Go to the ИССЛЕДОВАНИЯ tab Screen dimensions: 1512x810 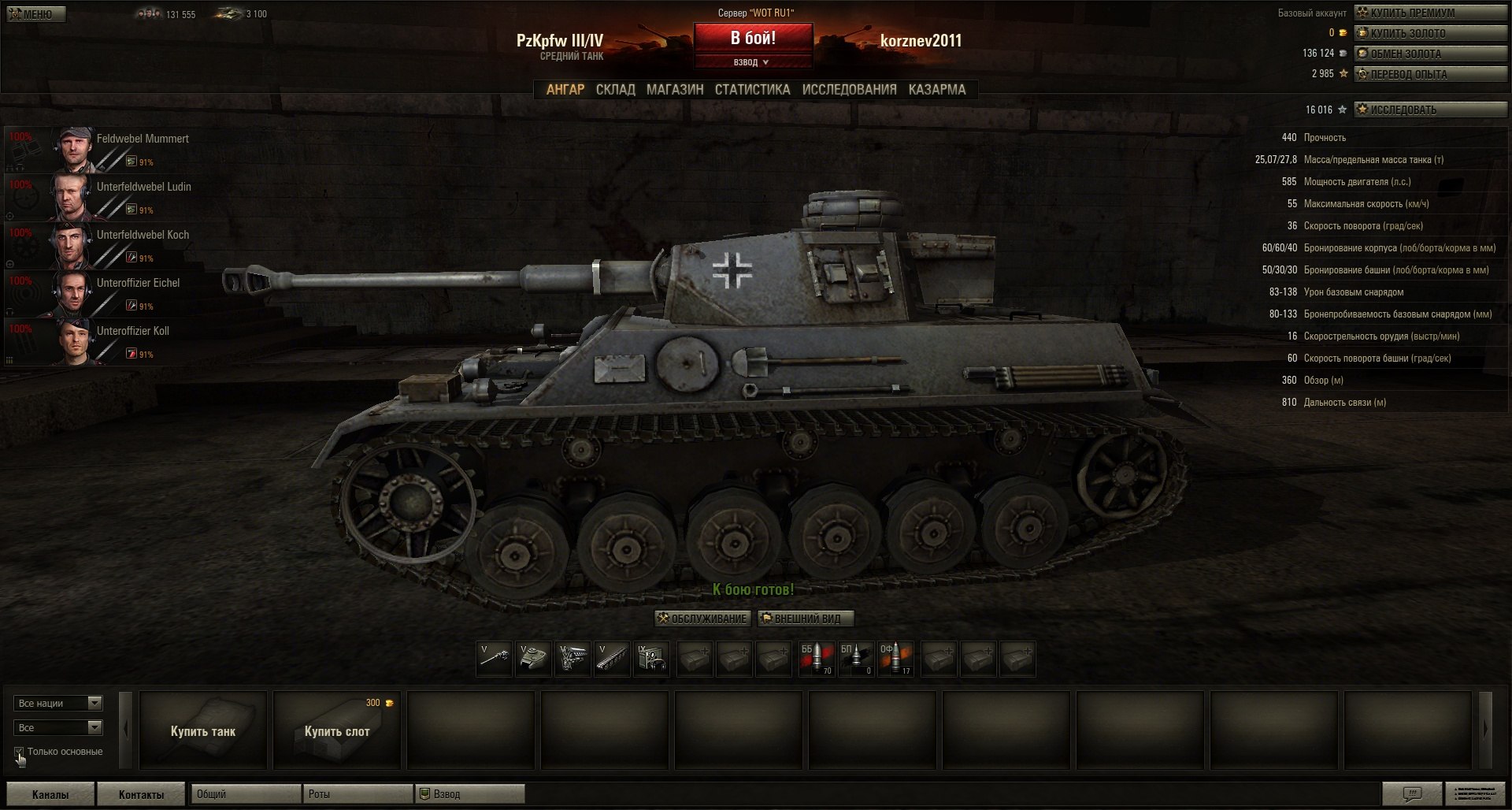[849, 90]
